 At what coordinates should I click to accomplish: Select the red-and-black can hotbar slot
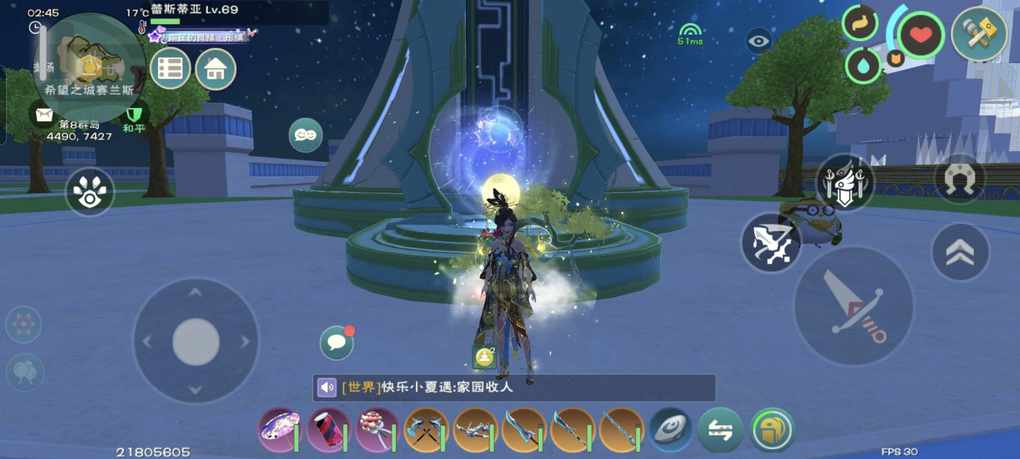tap(328, 430)
